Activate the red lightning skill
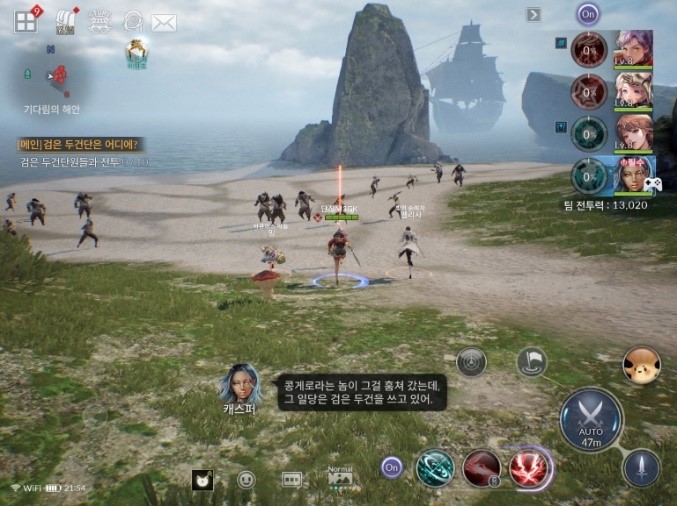The height and width of the screenshot is (506, 677). pyautogui.click(x=530, y=468)
